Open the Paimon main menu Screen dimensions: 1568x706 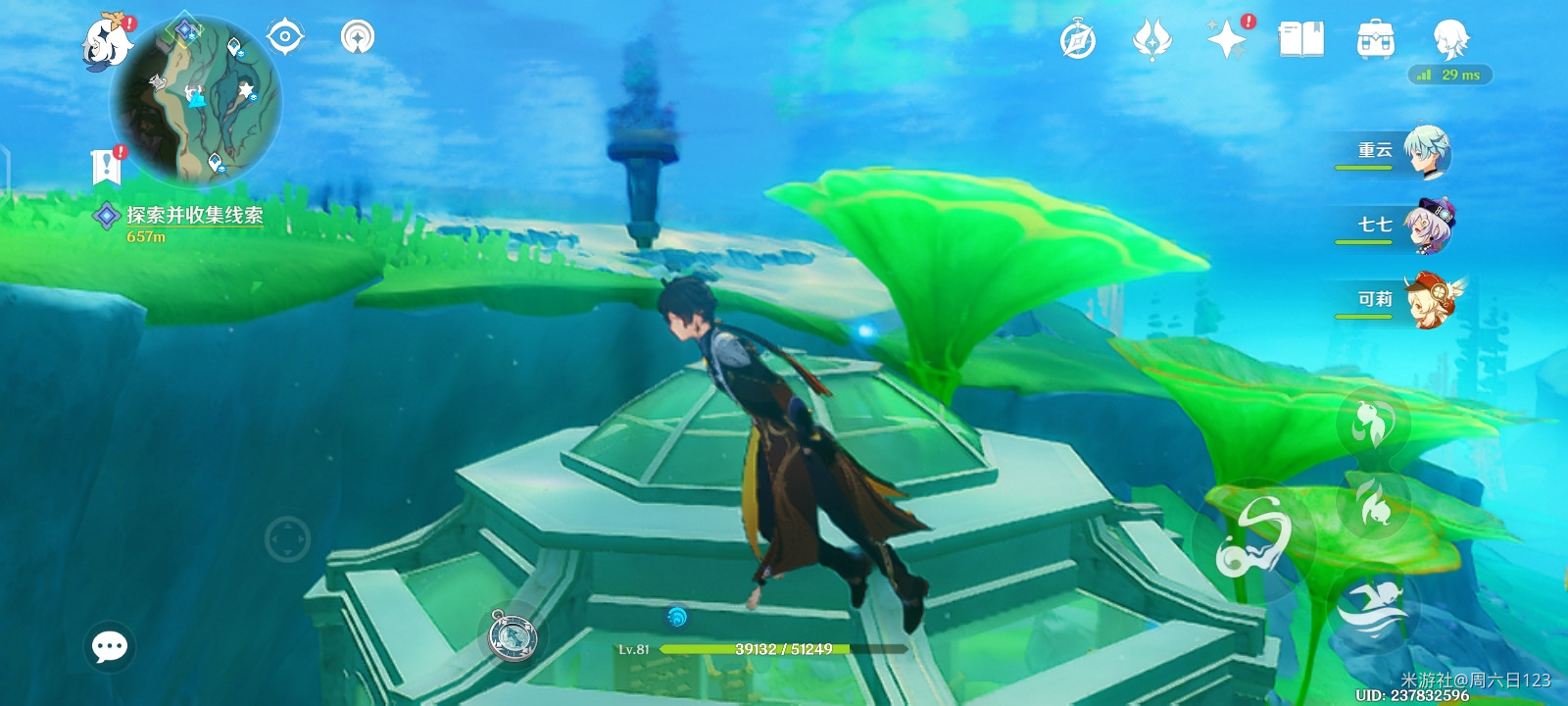[x=106, y=42]
